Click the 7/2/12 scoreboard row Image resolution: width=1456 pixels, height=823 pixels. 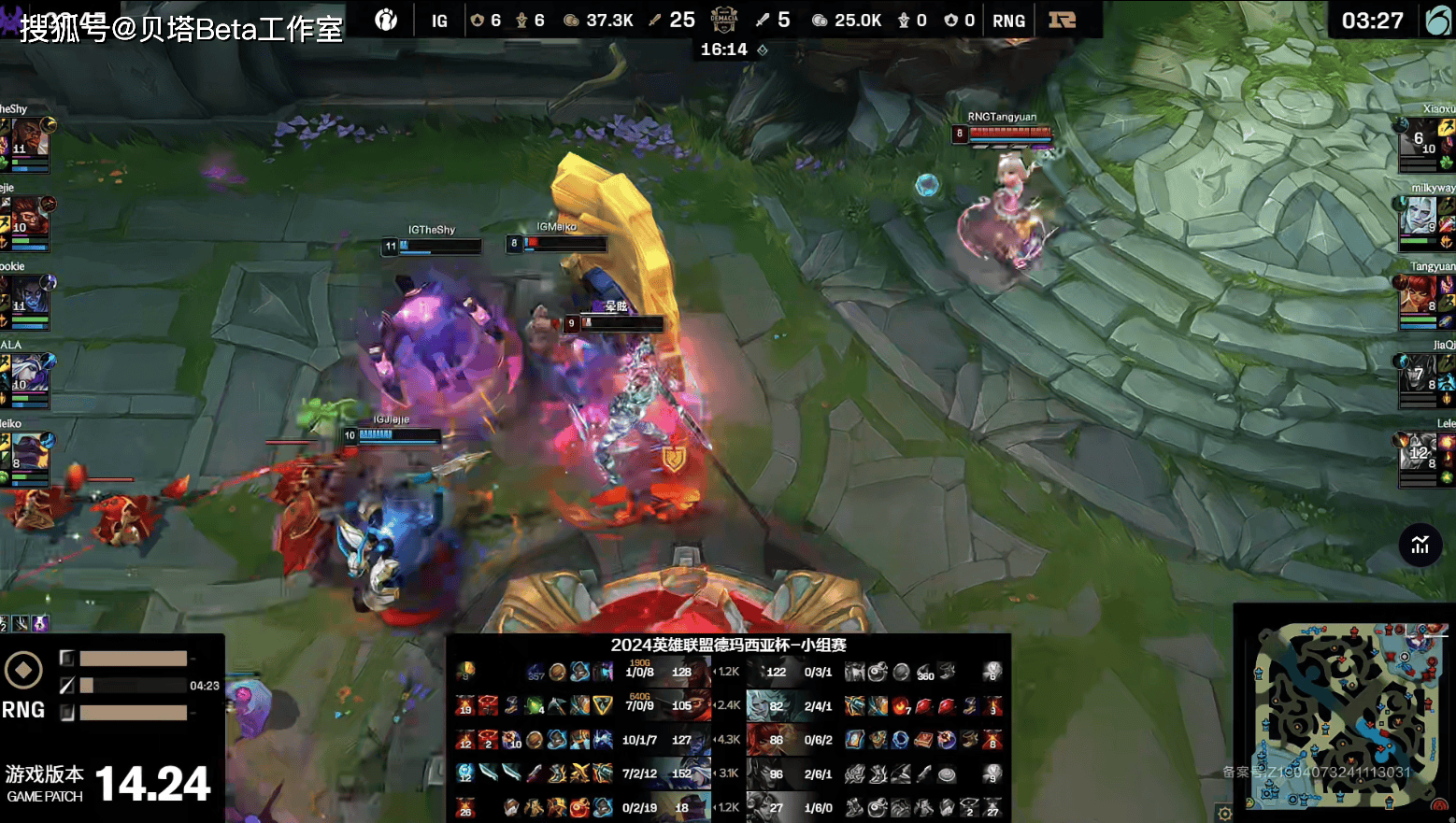point(641,773)
